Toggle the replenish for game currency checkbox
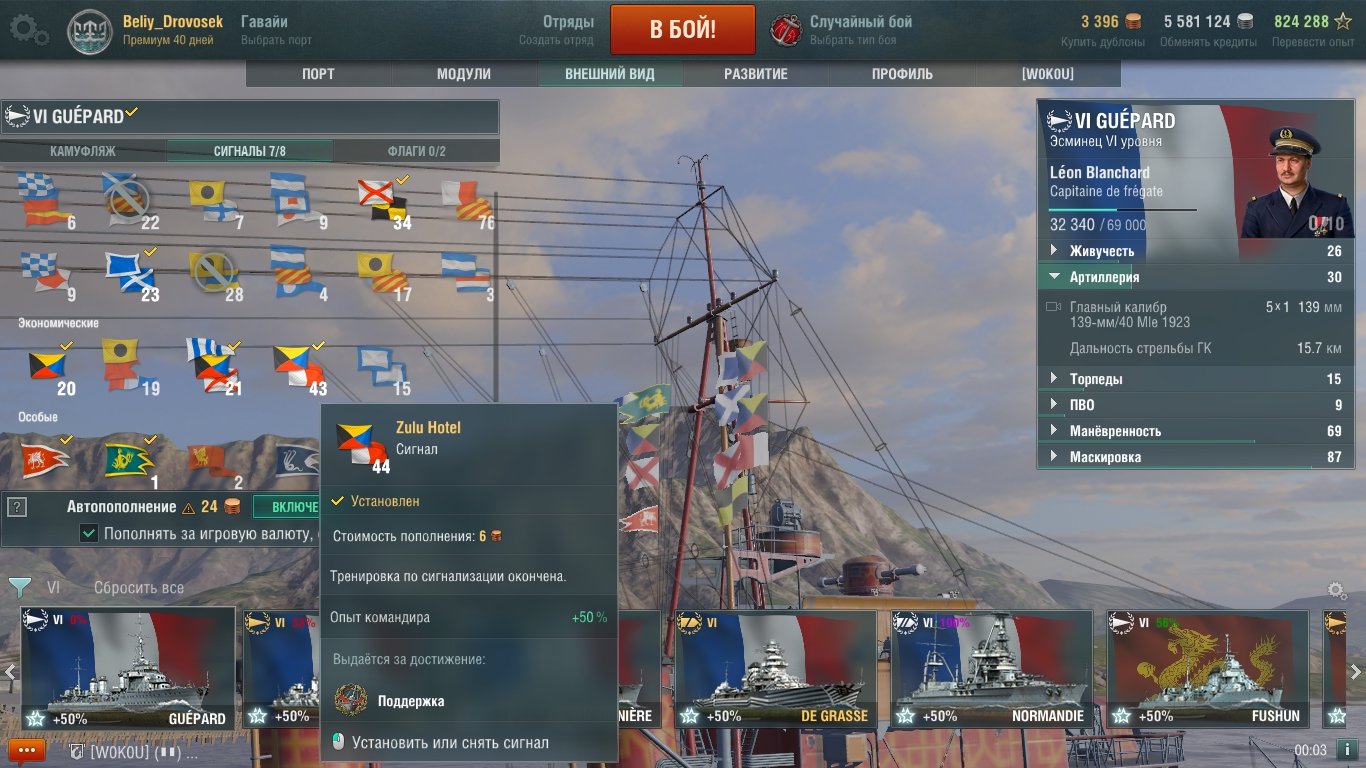Screen dimensions: 1366x768 [89, 534]
